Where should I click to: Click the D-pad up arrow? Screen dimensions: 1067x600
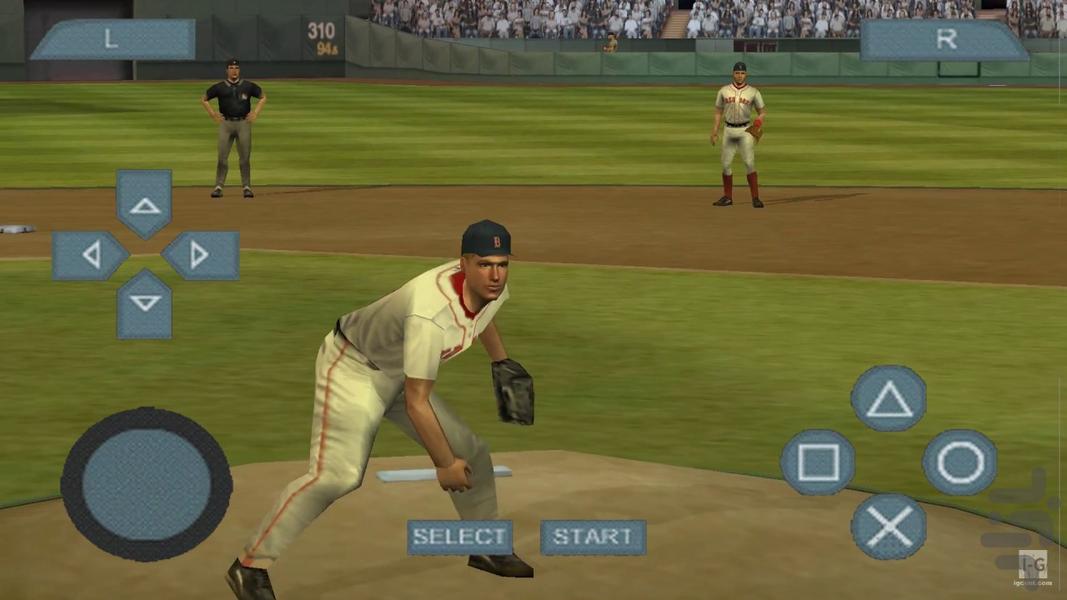click(145, 203)
